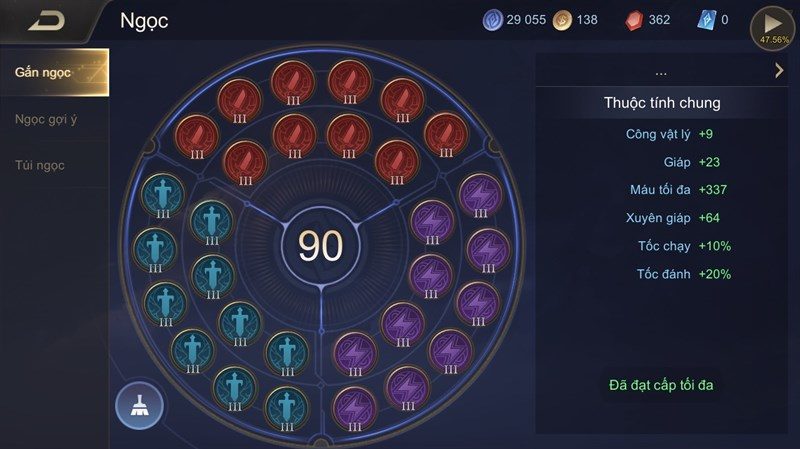Go back using the return arrow button
Image resolution: width=800 pixels, height=449 pixels.
(47, 21)
